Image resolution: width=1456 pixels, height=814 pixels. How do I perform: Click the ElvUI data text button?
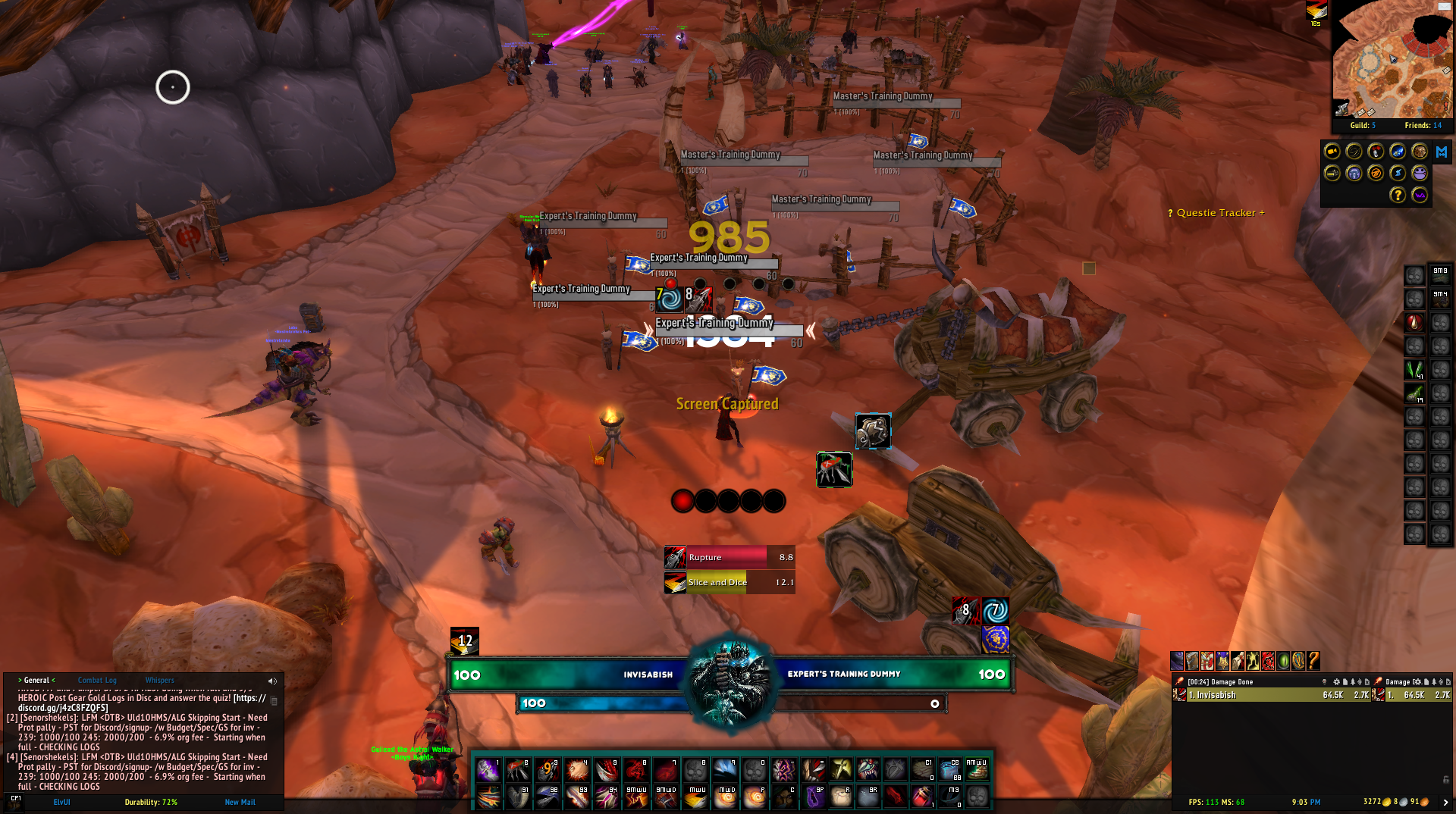click(x=61, y=802)
